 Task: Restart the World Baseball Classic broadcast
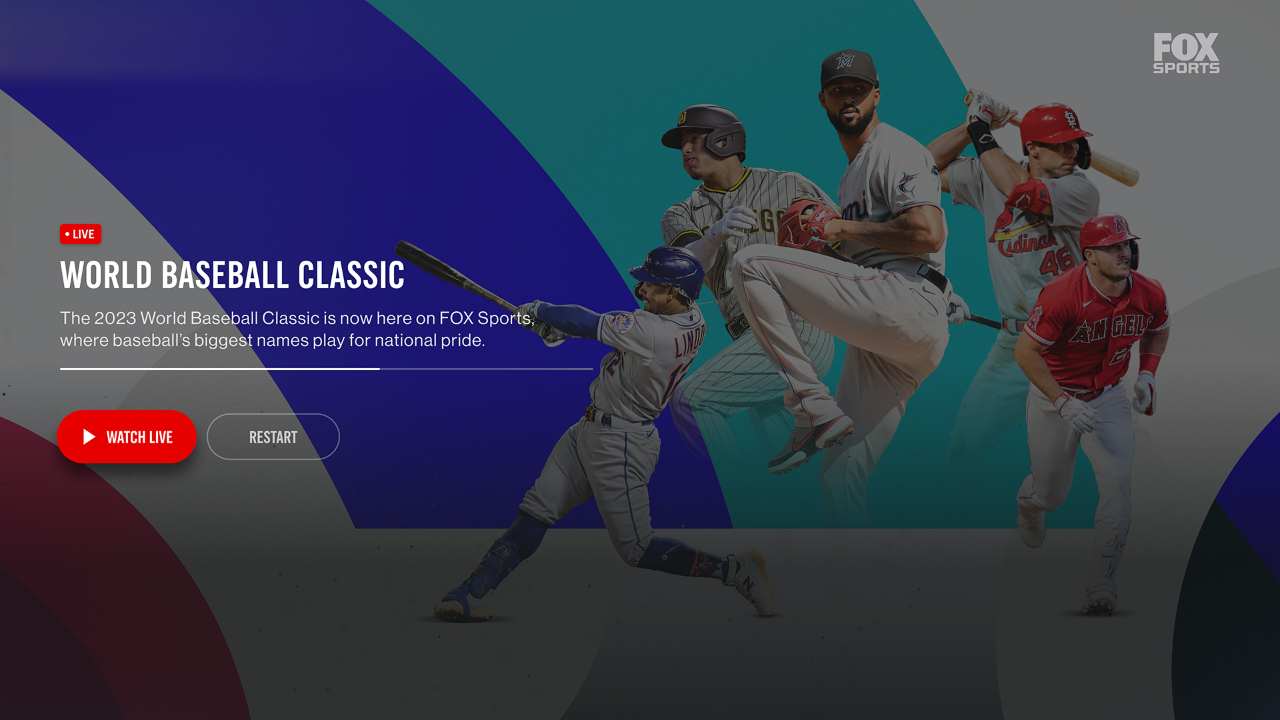(x=273, y=437)
